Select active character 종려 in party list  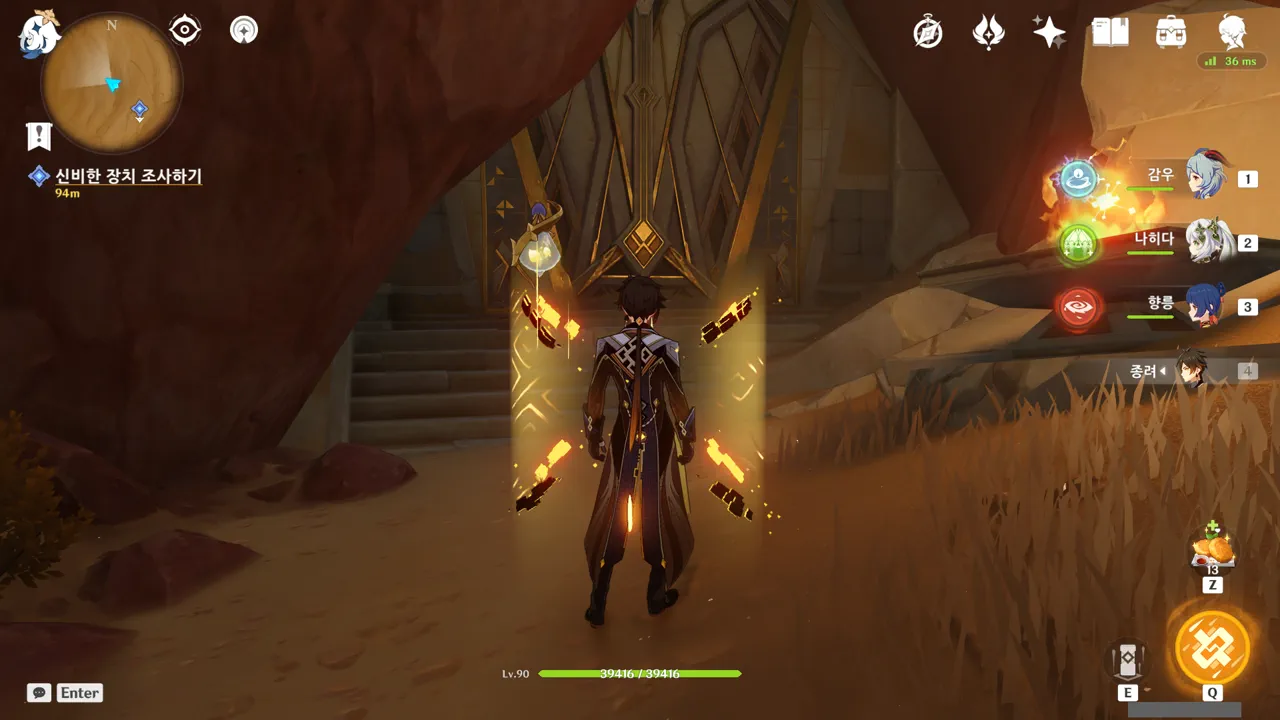click(1192, 370)
